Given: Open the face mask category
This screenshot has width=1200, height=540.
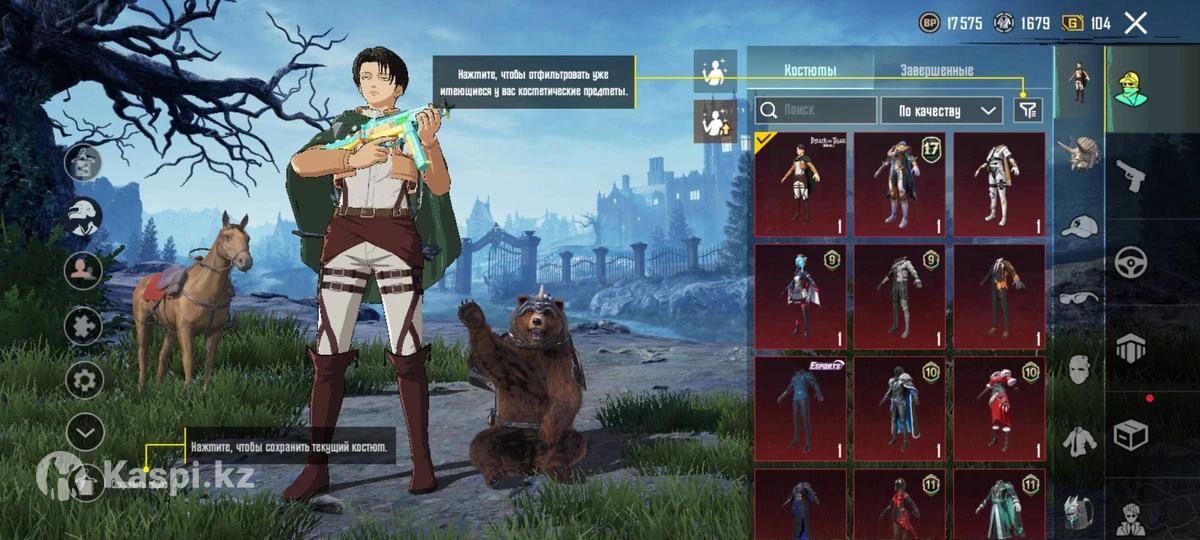Looking at the screenshot, I should coord(1079,368).
